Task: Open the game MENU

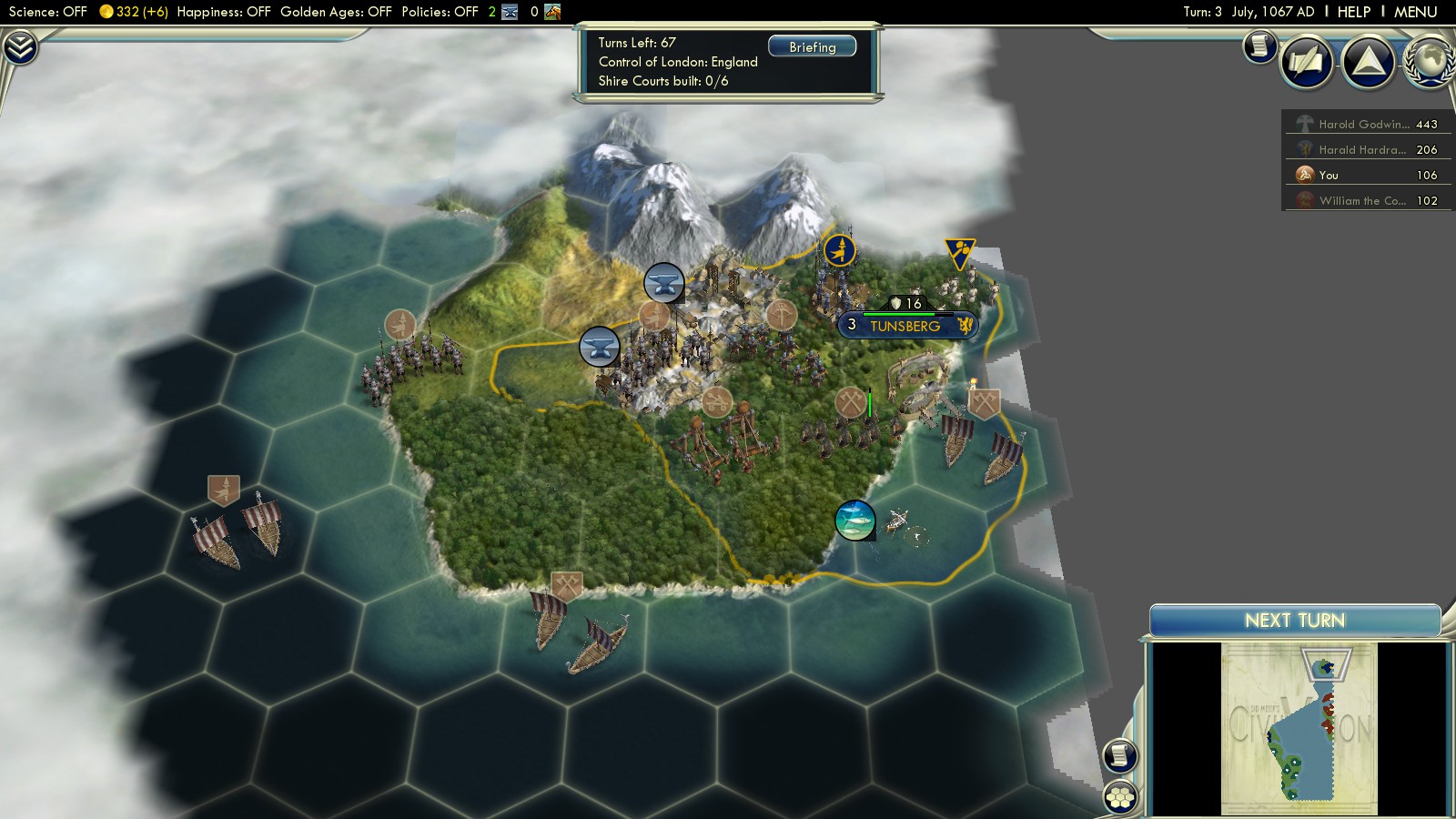Action: point(1415,12)
